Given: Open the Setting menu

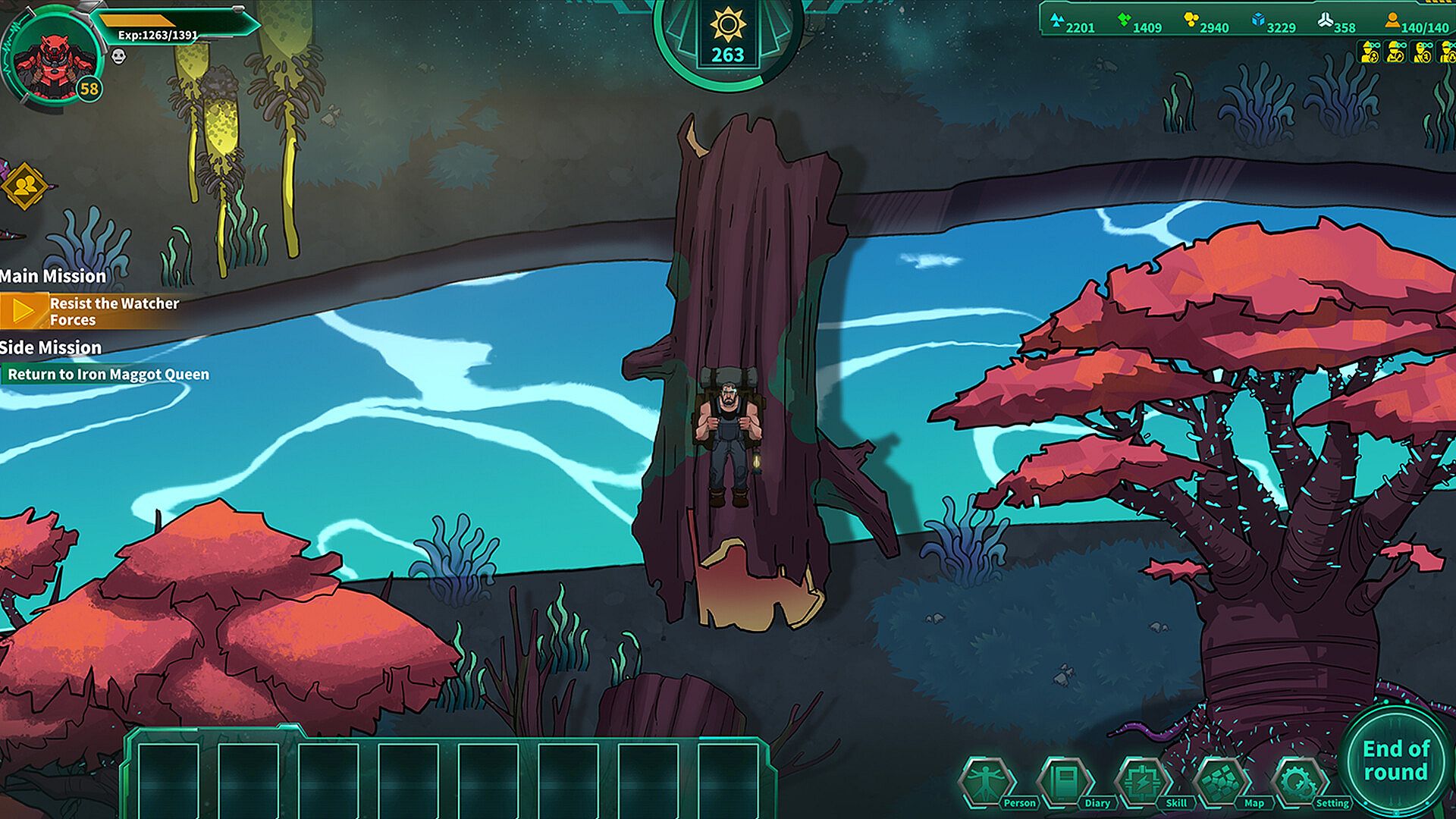Looking at the screenshot, I should [x=1299, y=781].
